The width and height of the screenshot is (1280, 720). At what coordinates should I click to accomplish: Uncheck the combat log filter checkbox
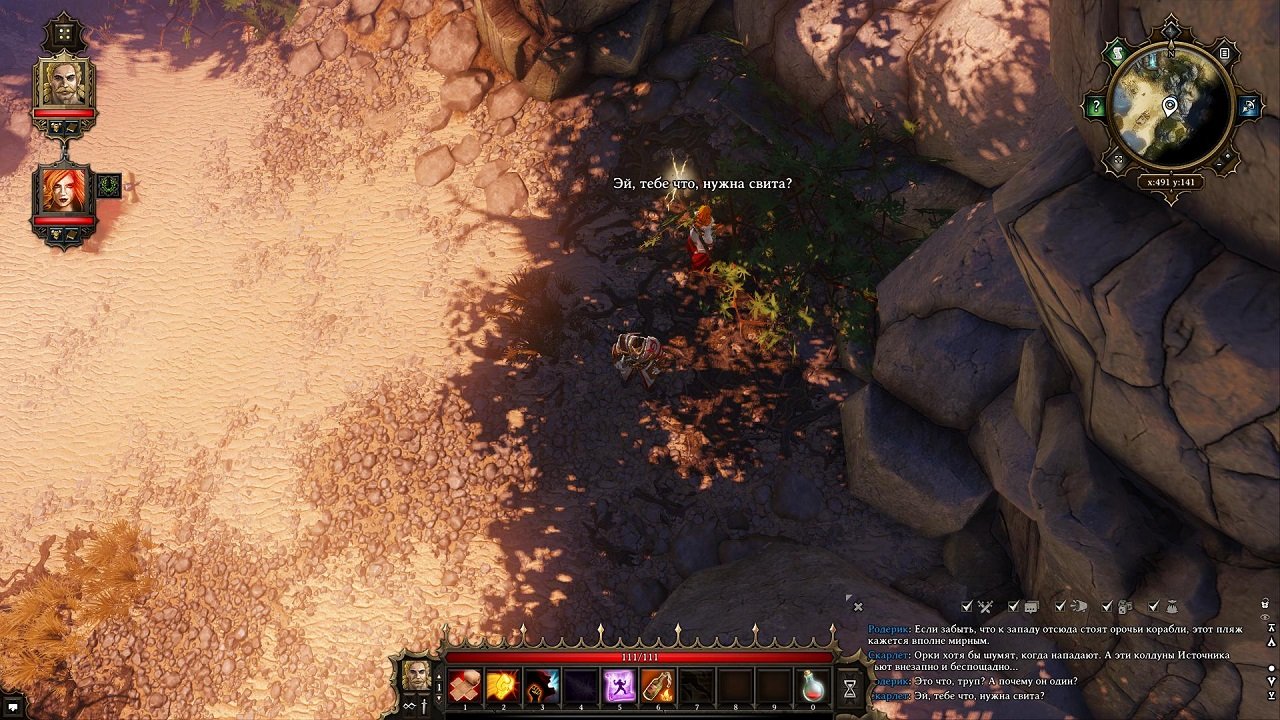(x=966, y=606)
